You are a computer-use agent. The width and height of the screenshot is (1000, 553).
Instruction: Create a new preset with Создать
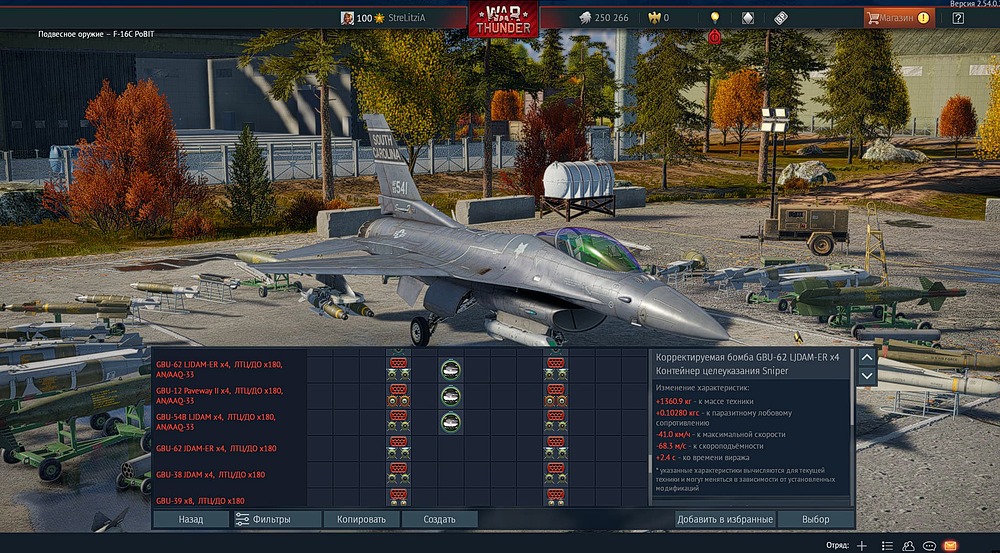click(439, 519)
